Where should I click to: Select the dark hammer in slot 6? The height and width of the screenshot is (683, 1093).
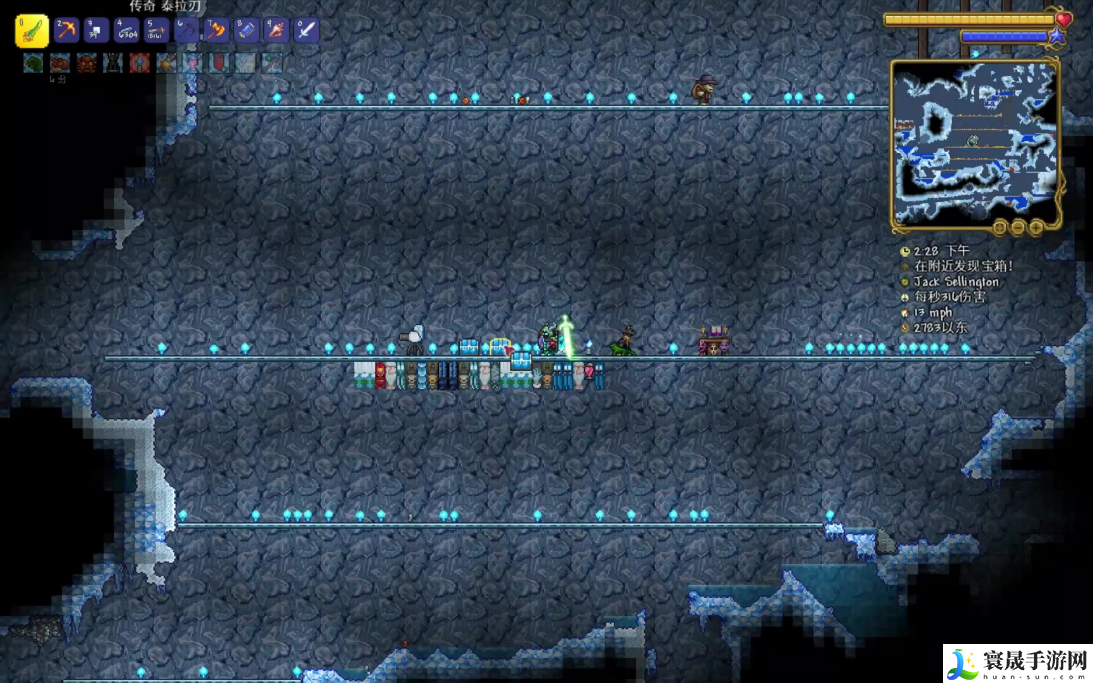tap(186, 30)
